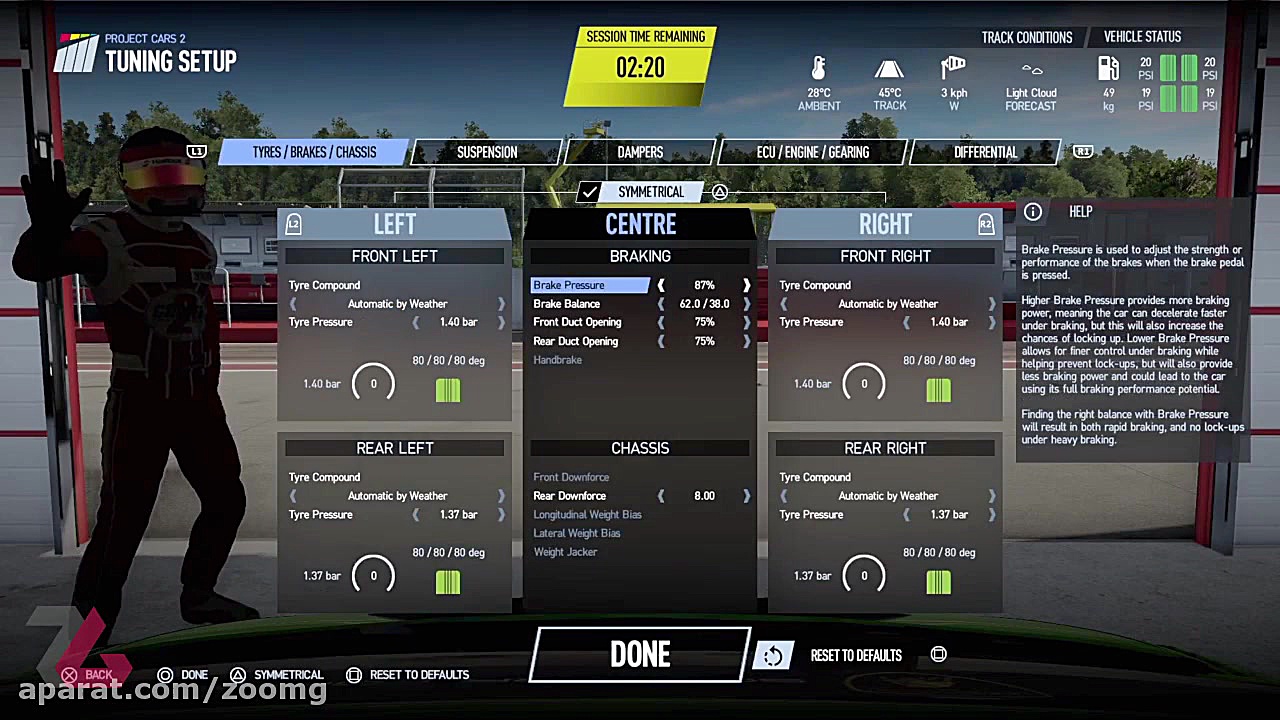Click the L2 button icon on the Left panel

point(293,224)
